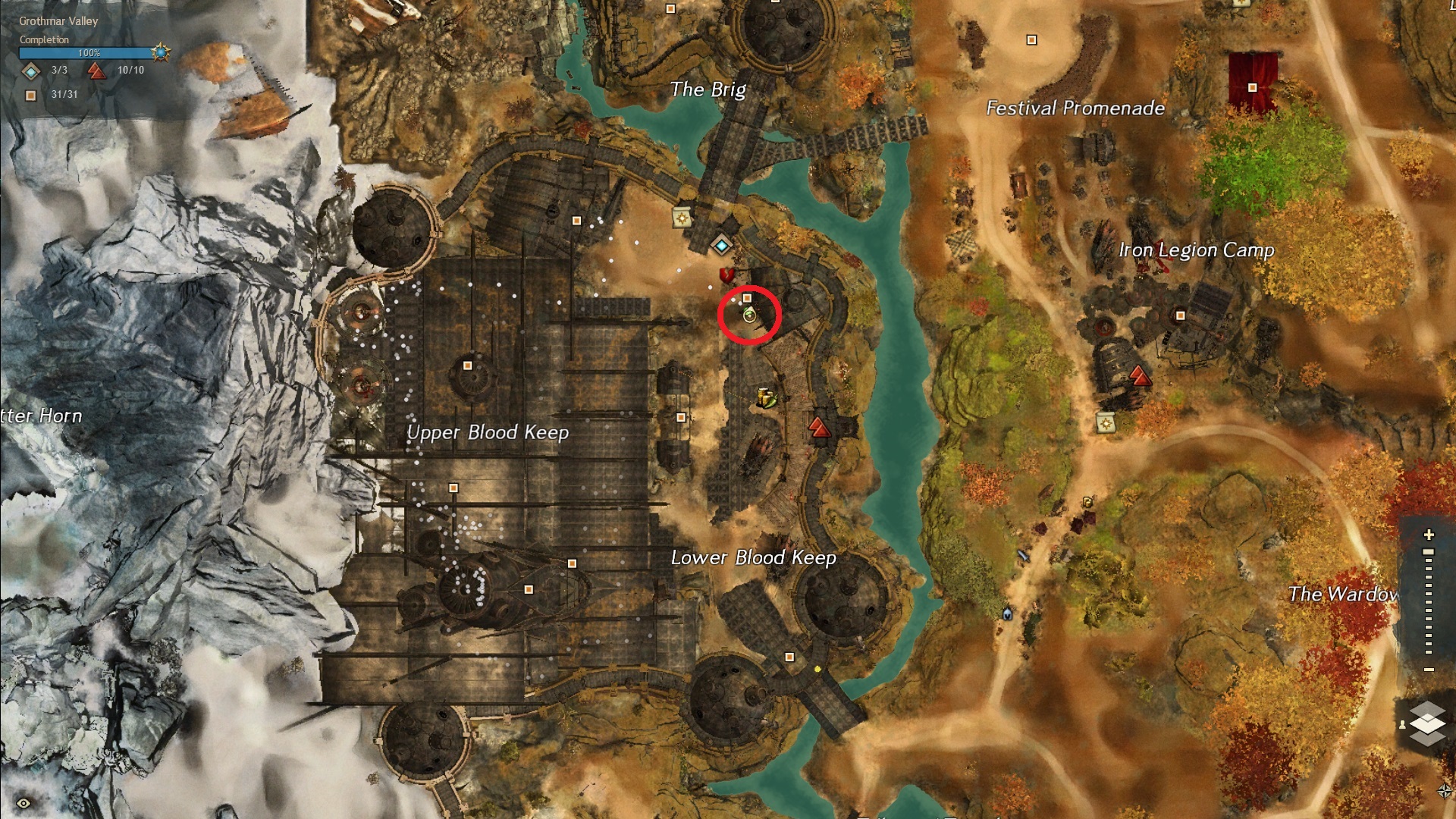The image size is (1456, 819).
Task: Click the map completion star reward icon
Action: tap(160, 52)
